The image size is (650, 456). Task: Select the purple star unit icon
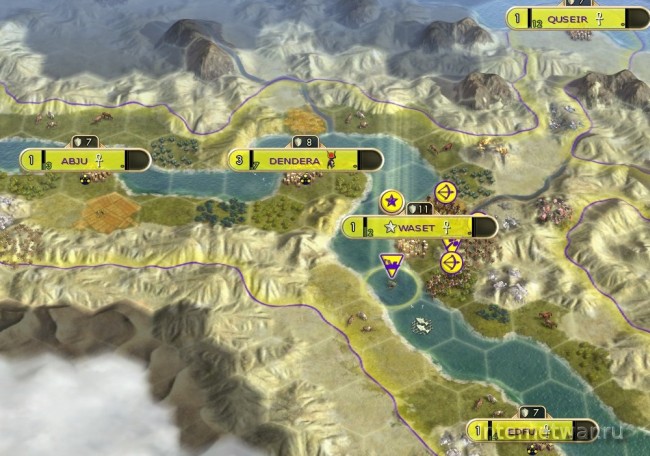point(392,202)
